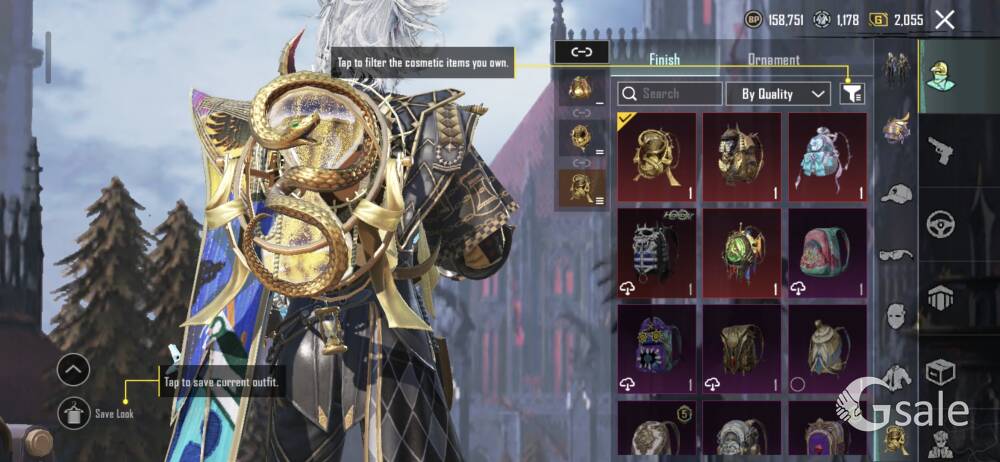Open the By Quality sort dropdown

(784, 94)
